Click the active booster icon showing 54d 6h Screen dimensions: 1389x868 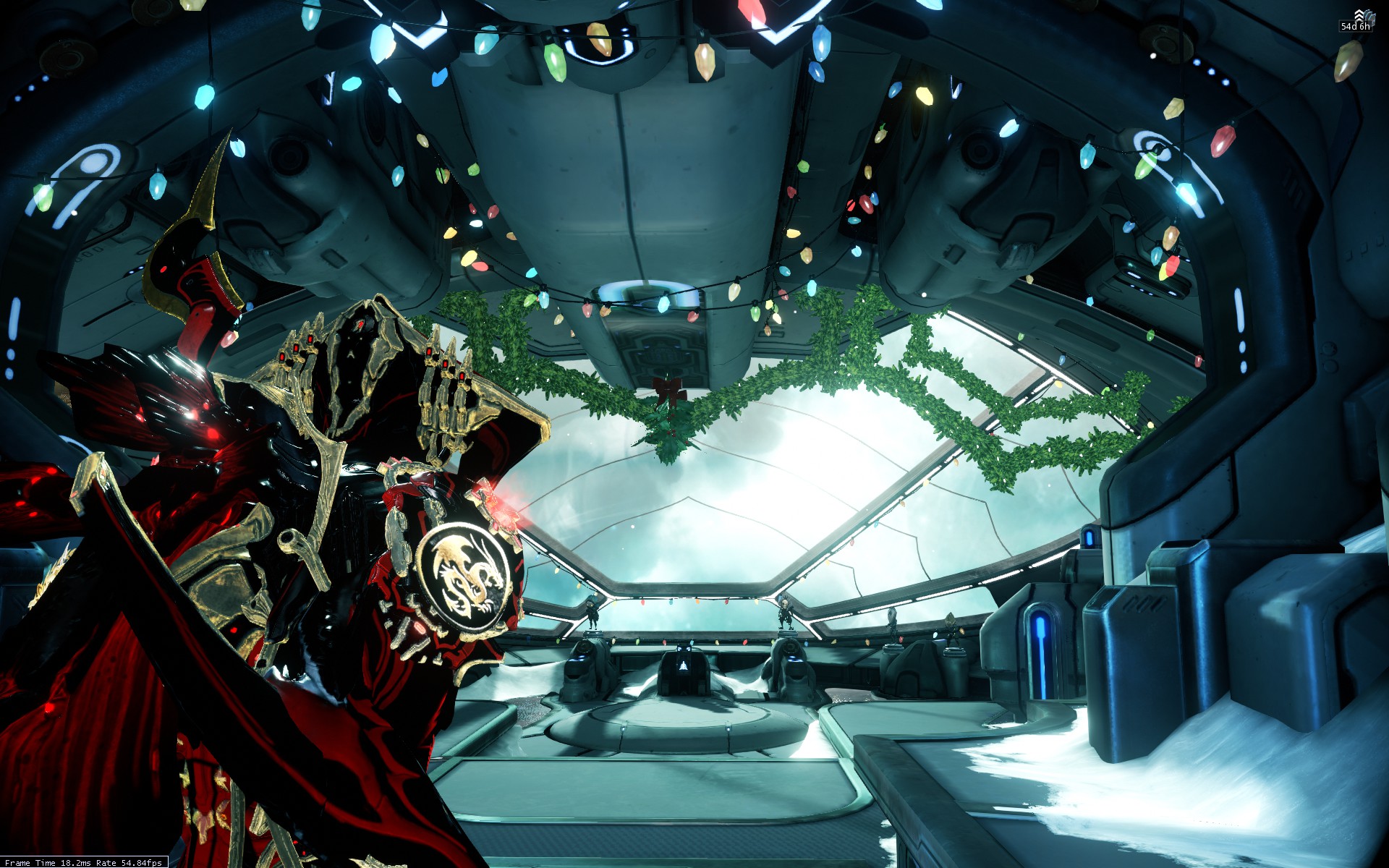coord(1359,19)
